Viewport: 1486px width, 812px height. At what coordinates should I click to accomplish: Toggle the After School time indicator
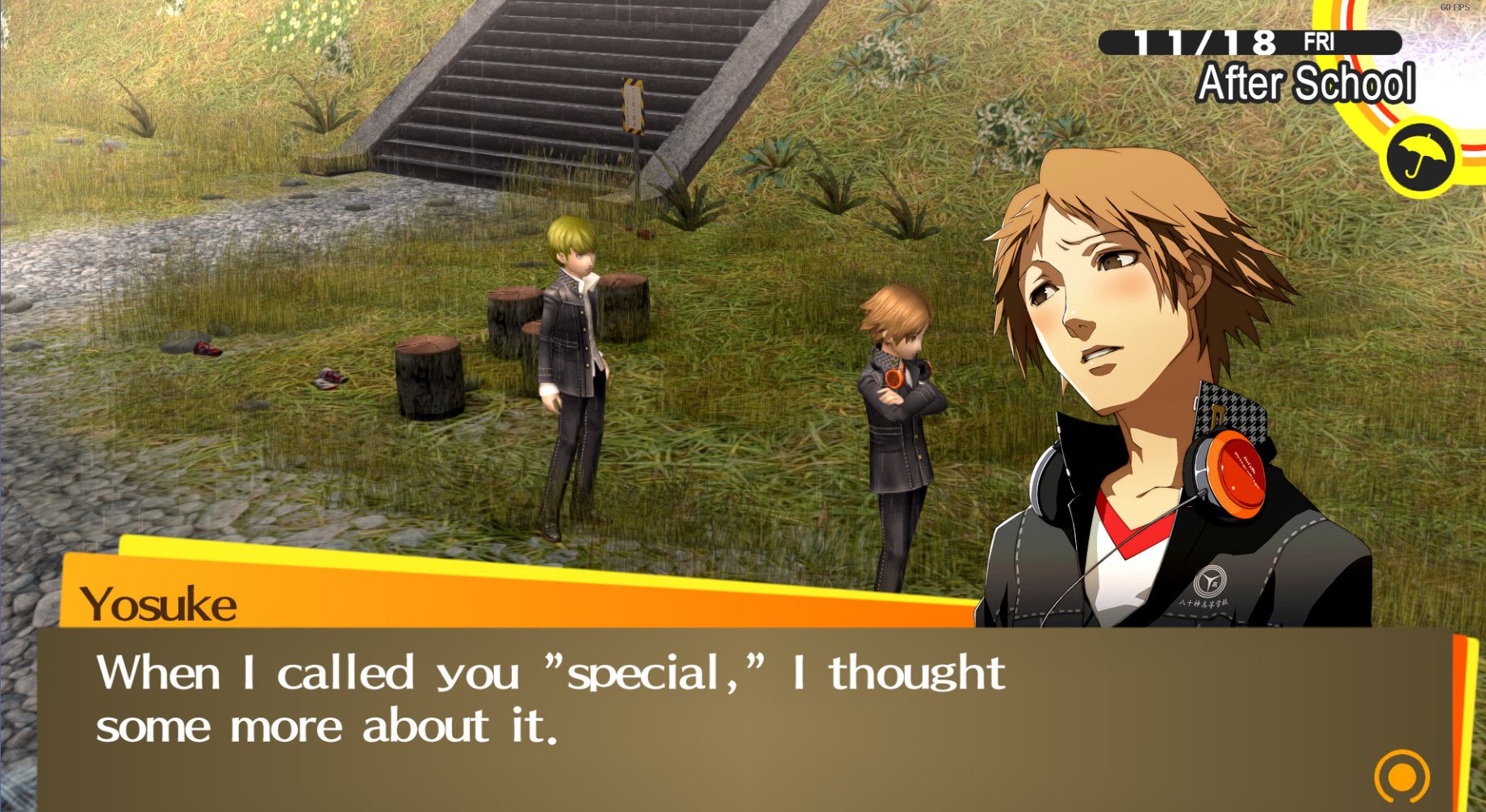click(1308, 81)
